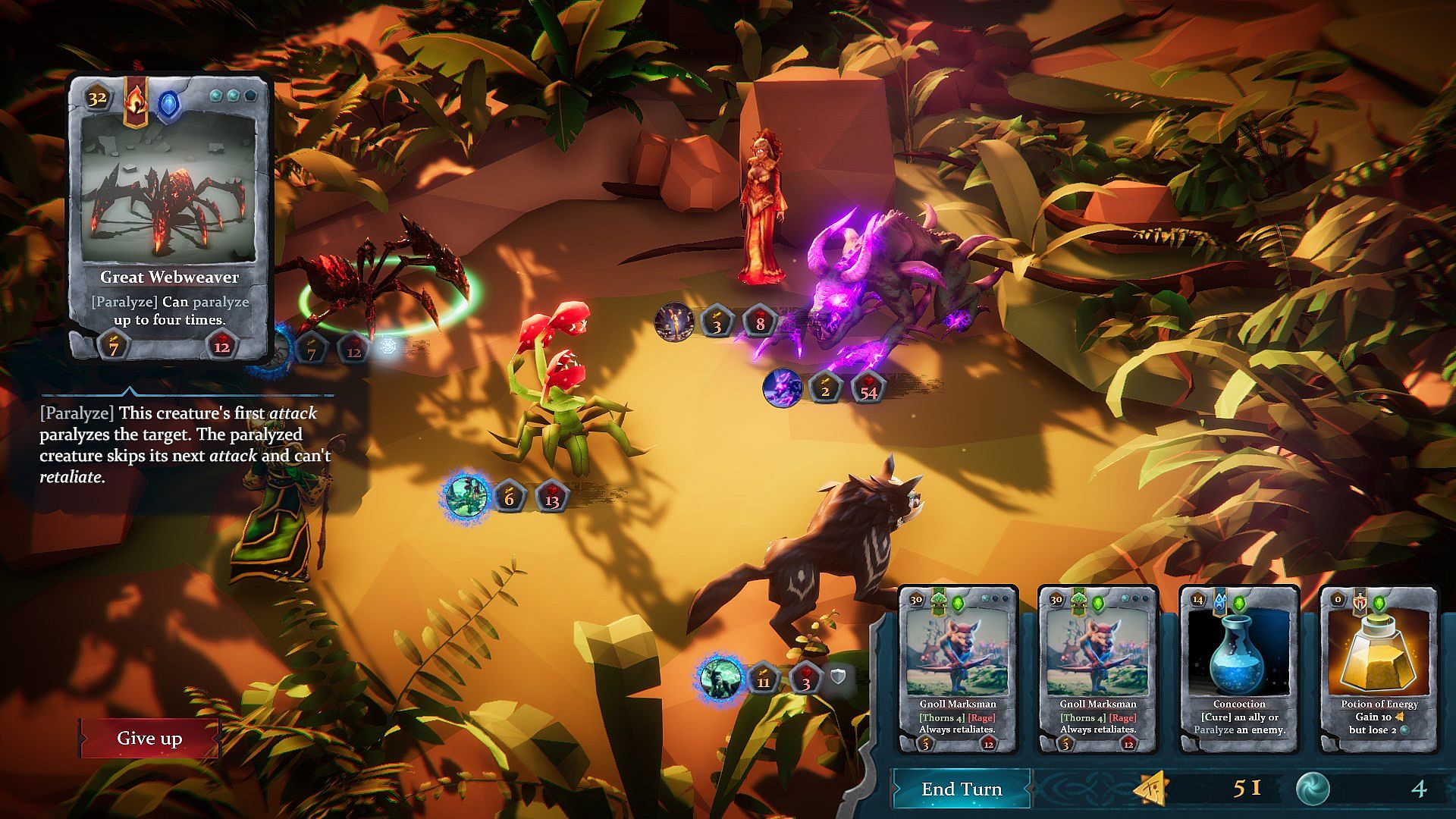The image size is (1456, 819).
Task: Choose the wolf unit portrait icon
Action: [x=720, y=679]
